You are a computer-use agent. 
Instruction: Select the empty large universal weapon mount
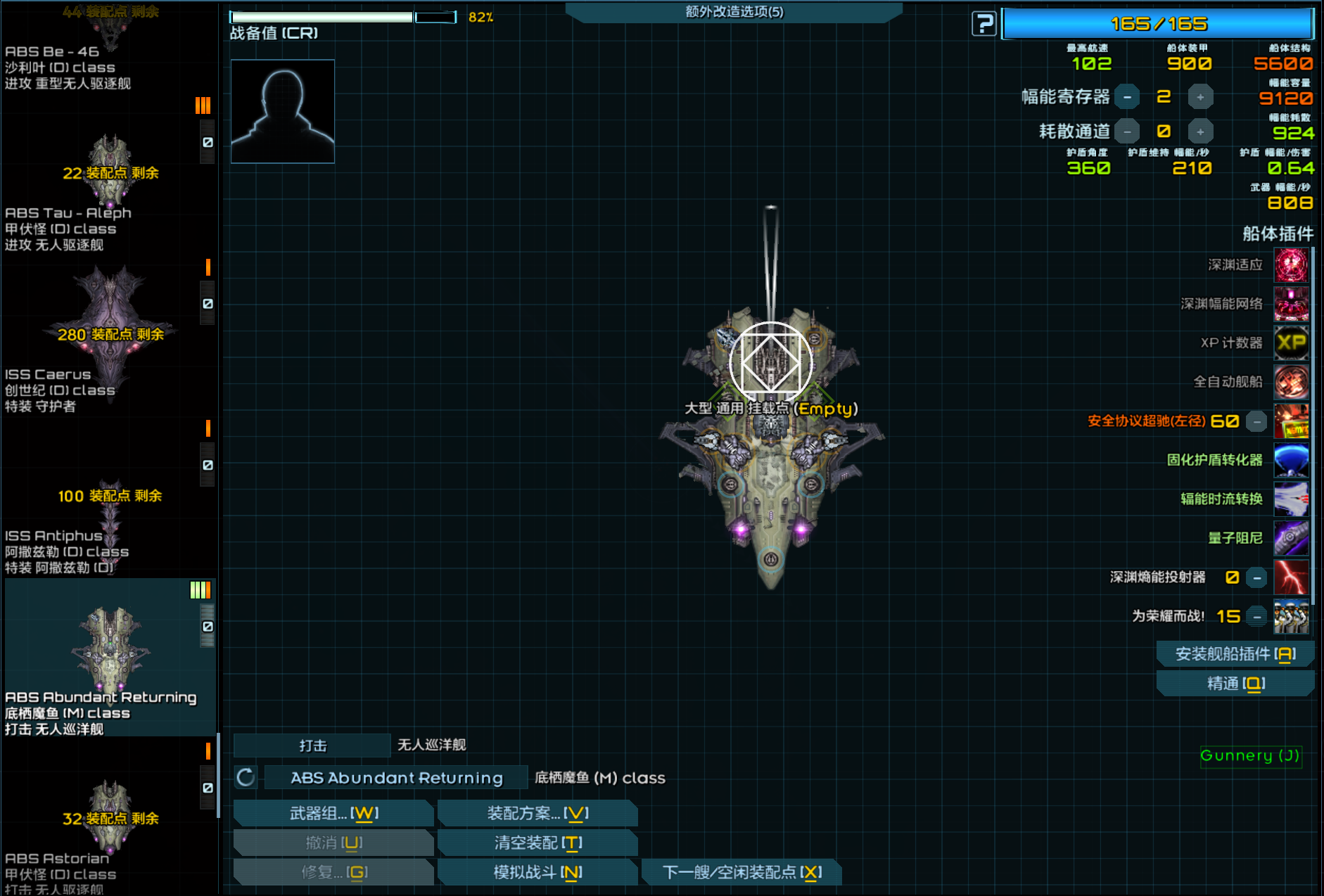(x=771, y=363)
